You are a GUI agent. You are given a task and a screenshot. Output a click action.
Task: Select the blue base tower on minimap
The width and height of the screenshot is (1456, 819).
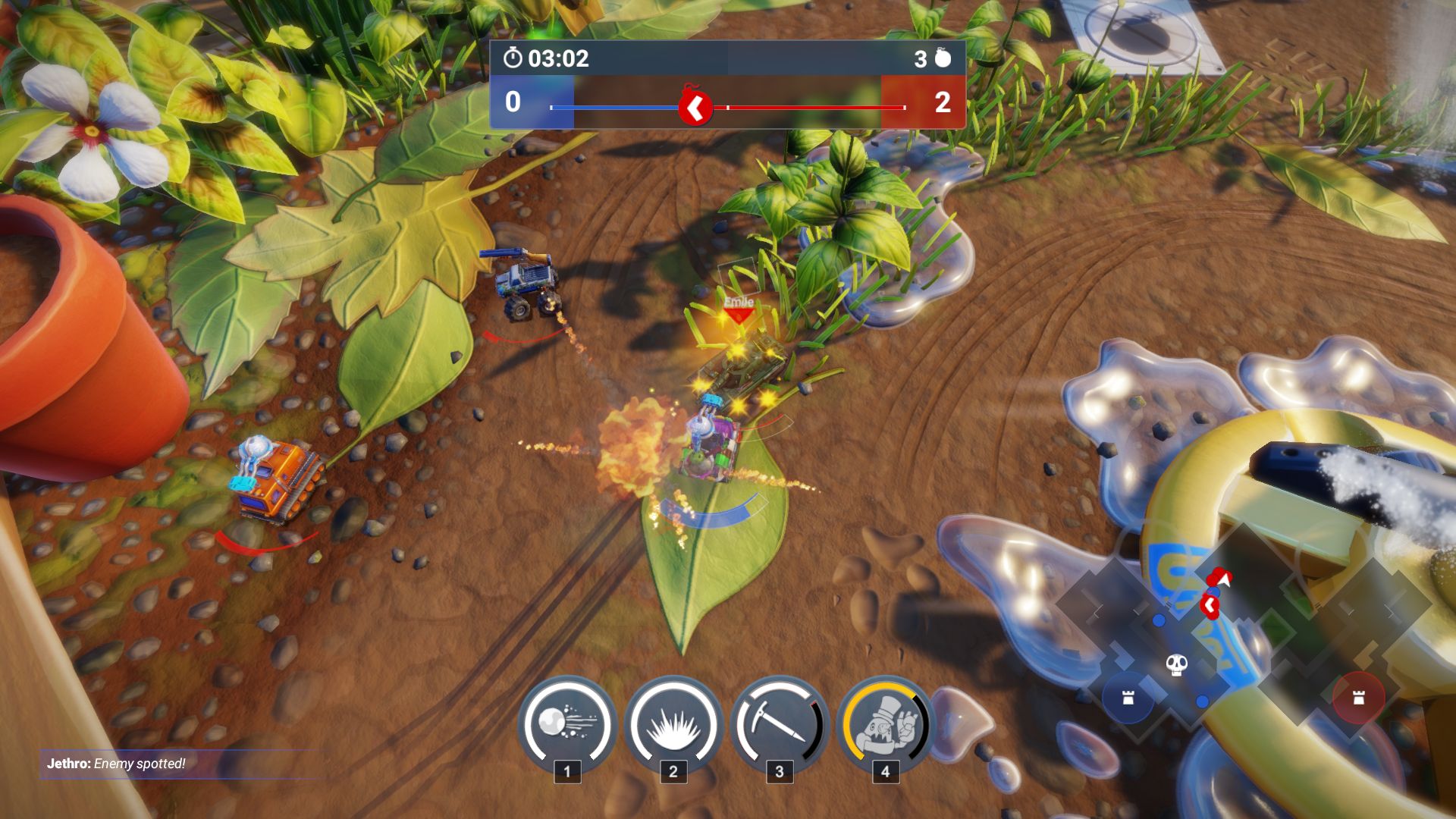(x=1128, y=698)
